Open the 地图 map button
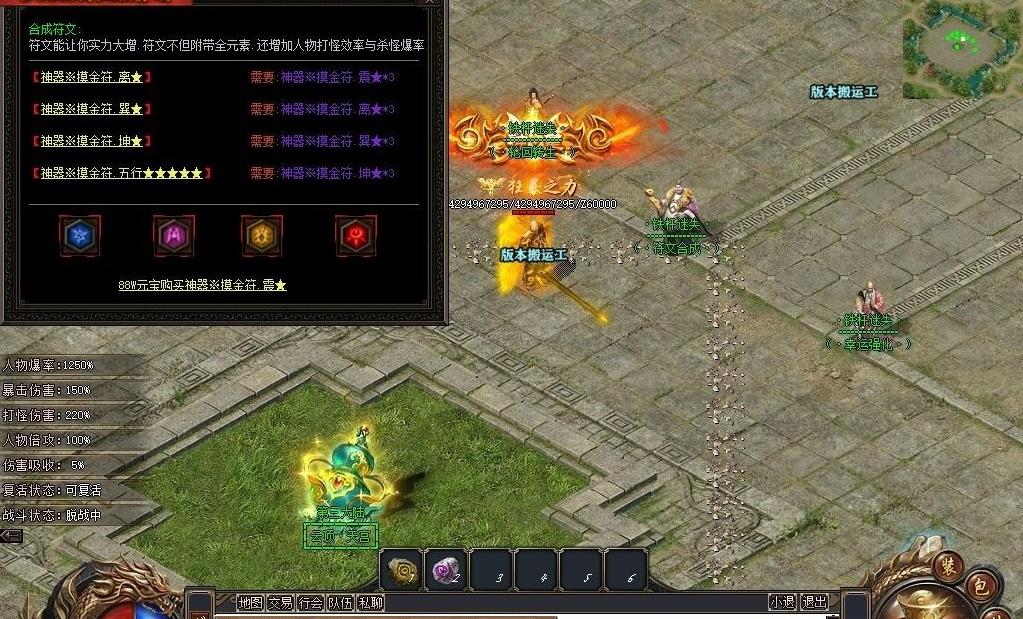 tap(250, 602)
